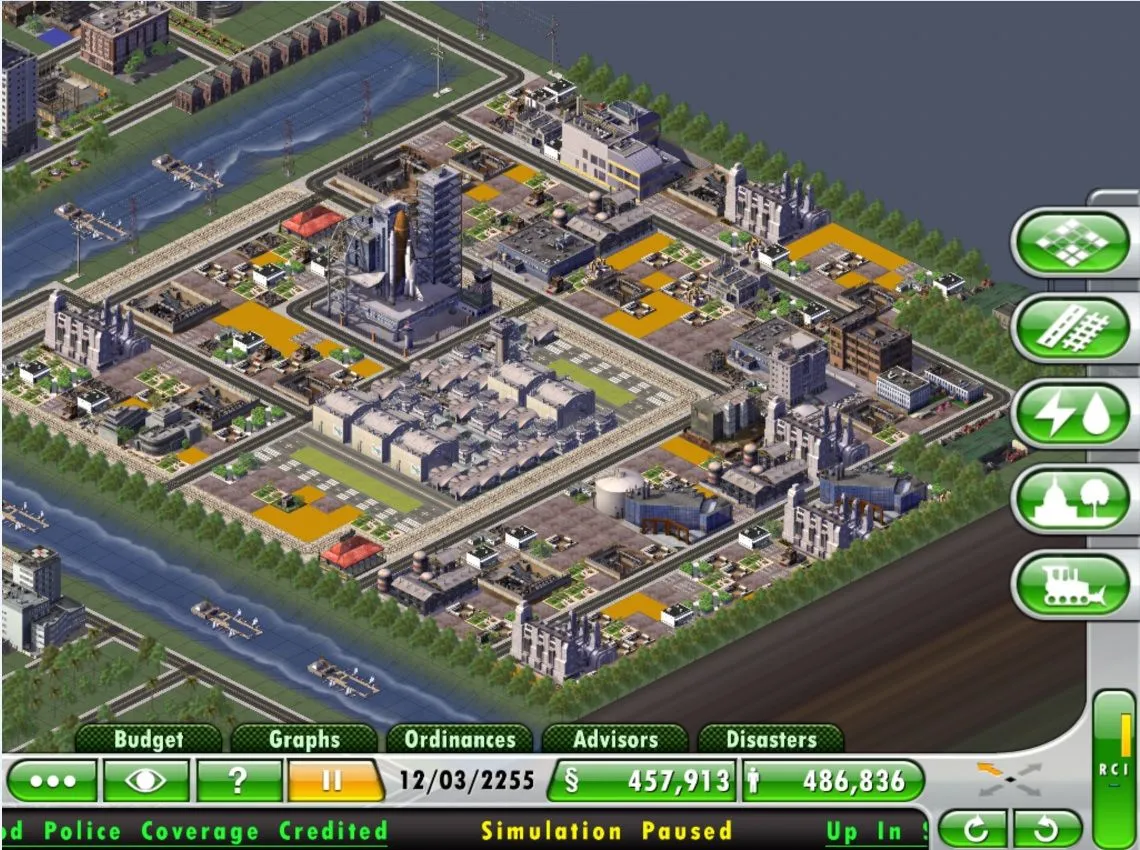Consult the Advisors tab

[615, 740]
